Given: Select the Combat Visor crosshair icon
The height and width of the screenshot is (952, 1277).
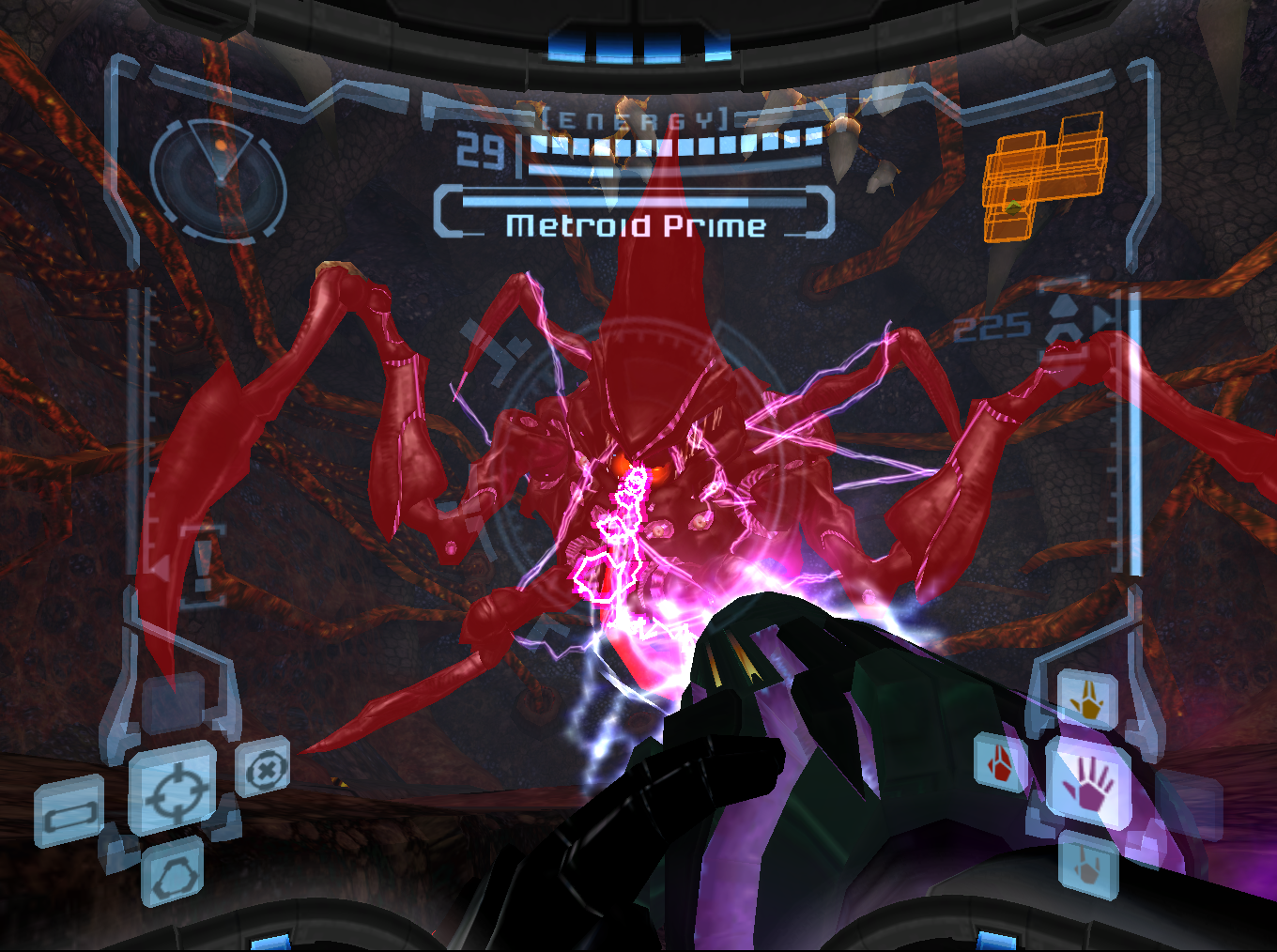Looking at the screenshot, I should point(172,791).
